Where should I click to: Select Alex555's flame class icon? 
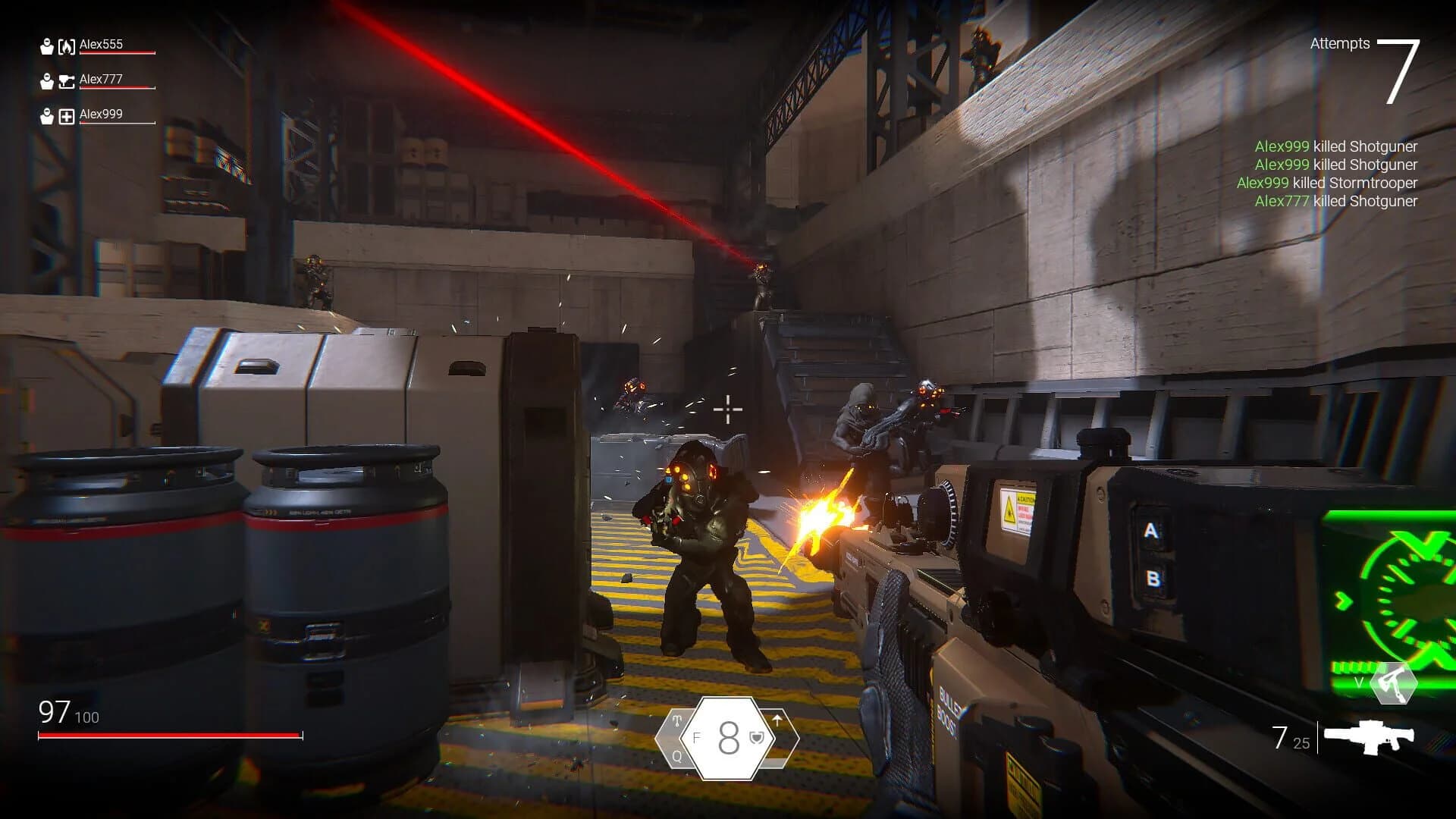pyautogui.click(x=67, y=46)
